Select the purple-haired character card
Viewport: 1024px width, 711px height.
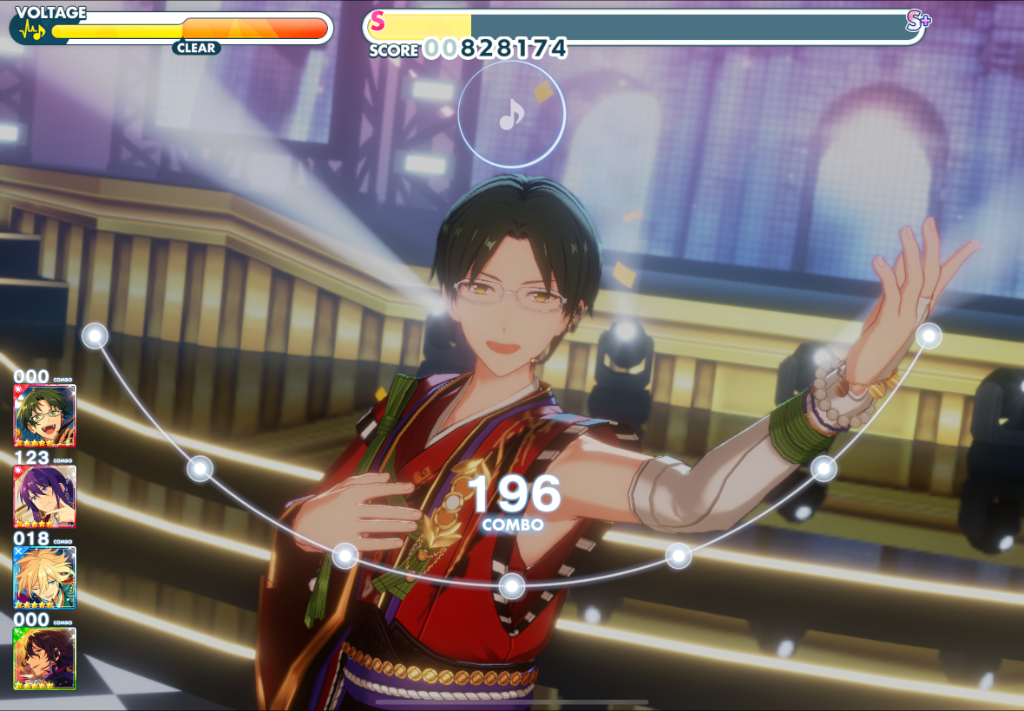(x=44, y=496)
